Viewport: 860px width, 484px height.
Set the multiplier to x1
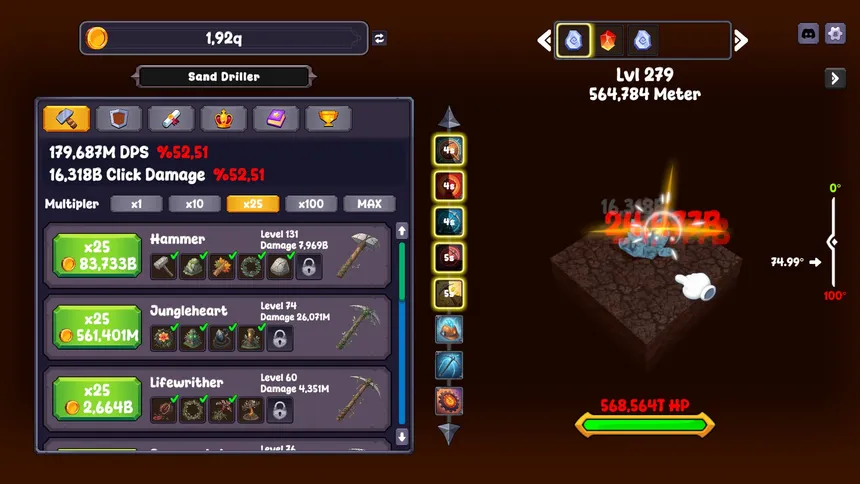tap(136, 204)
